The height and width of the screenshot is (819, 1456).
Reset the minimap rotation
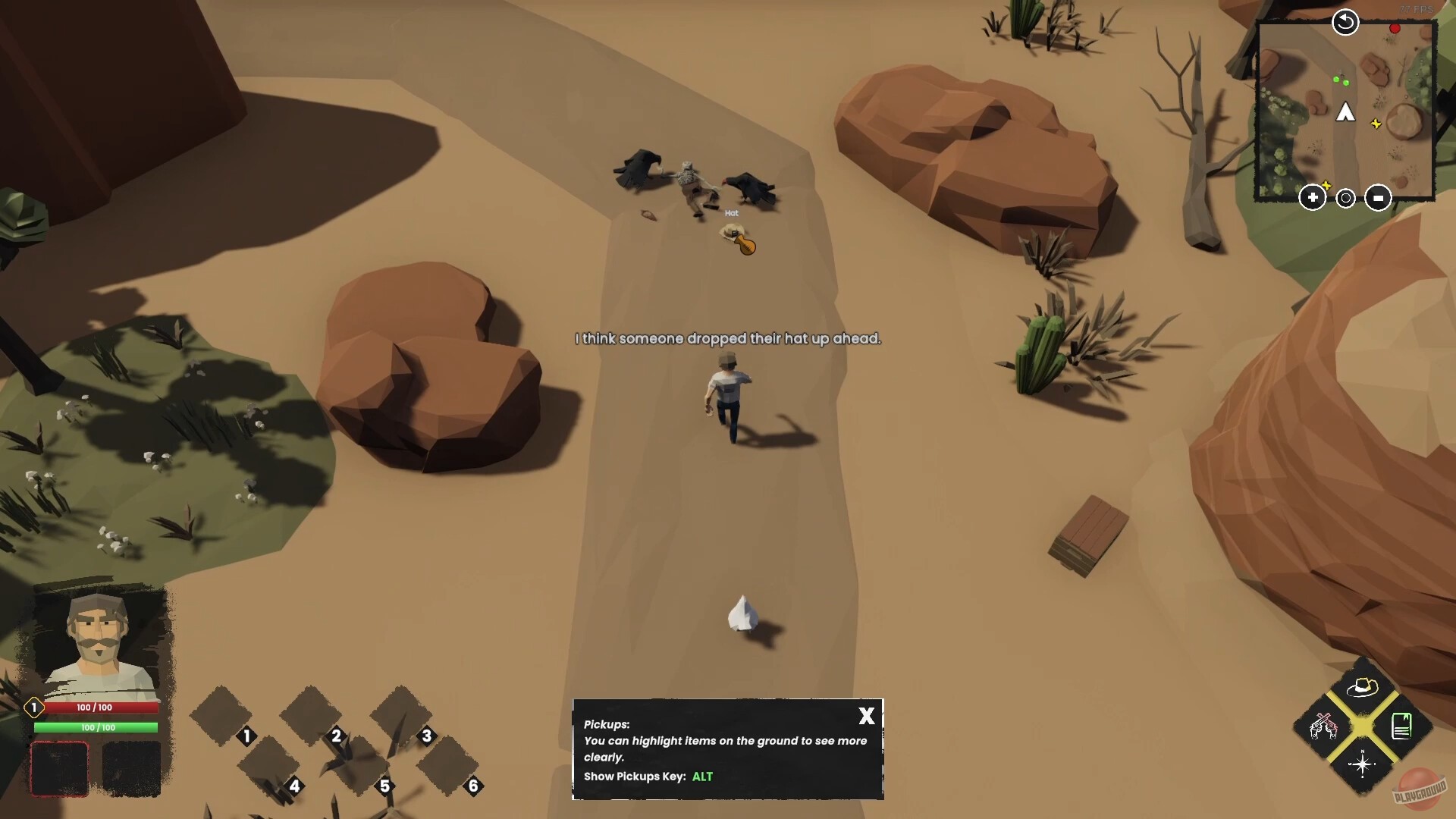tap(1345, 22)
